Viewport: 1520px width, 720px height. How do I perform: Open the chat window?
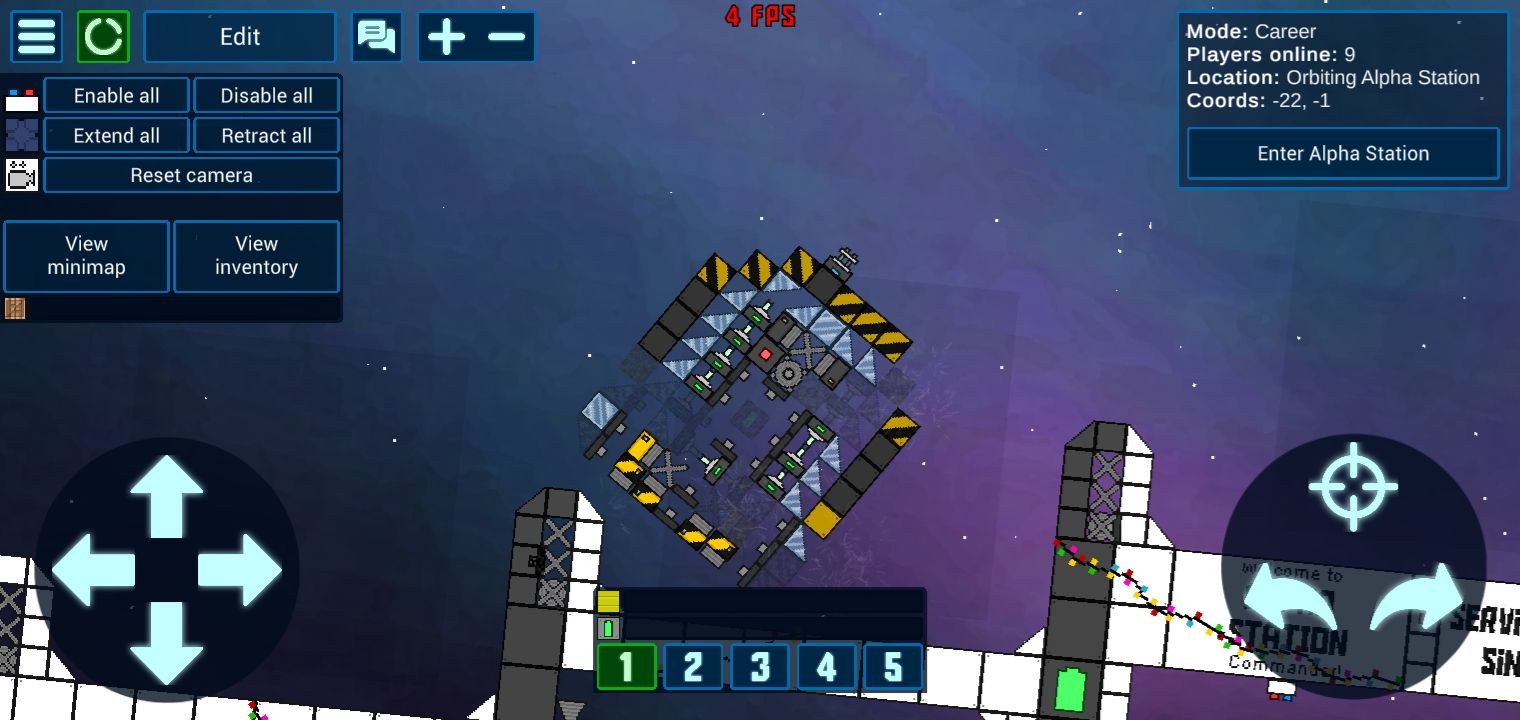(x=377, y=37)
